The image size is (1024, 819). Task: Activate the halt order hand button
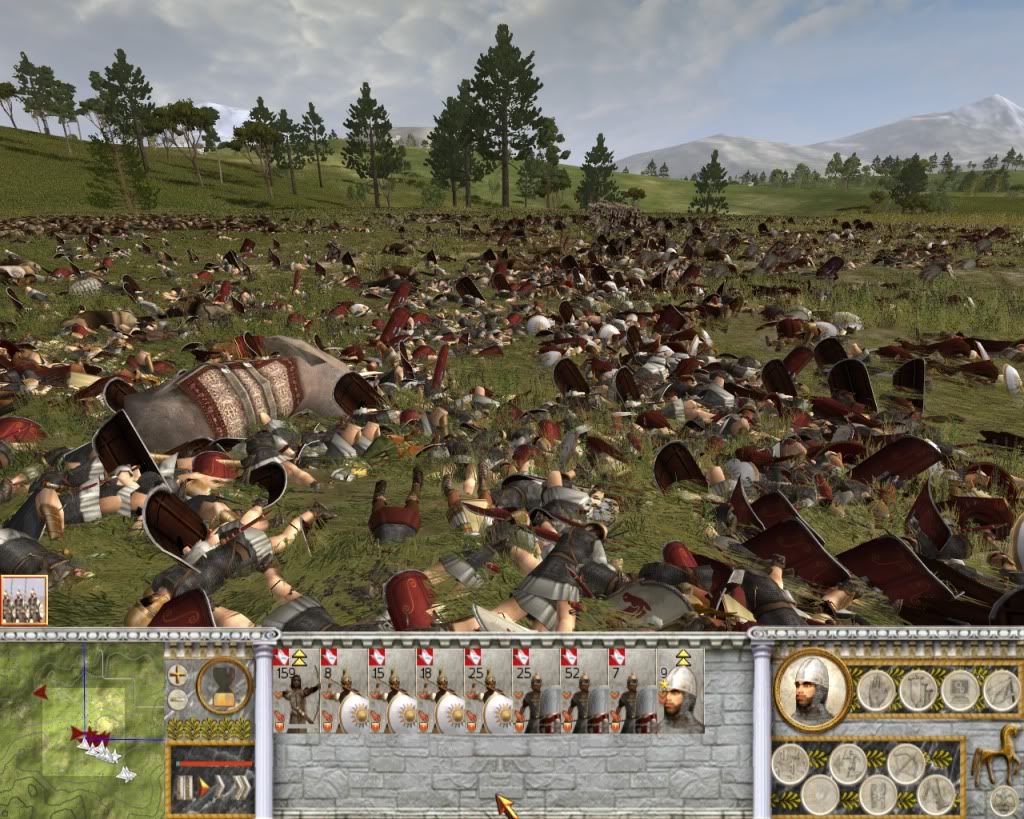(x=876, y=689)
